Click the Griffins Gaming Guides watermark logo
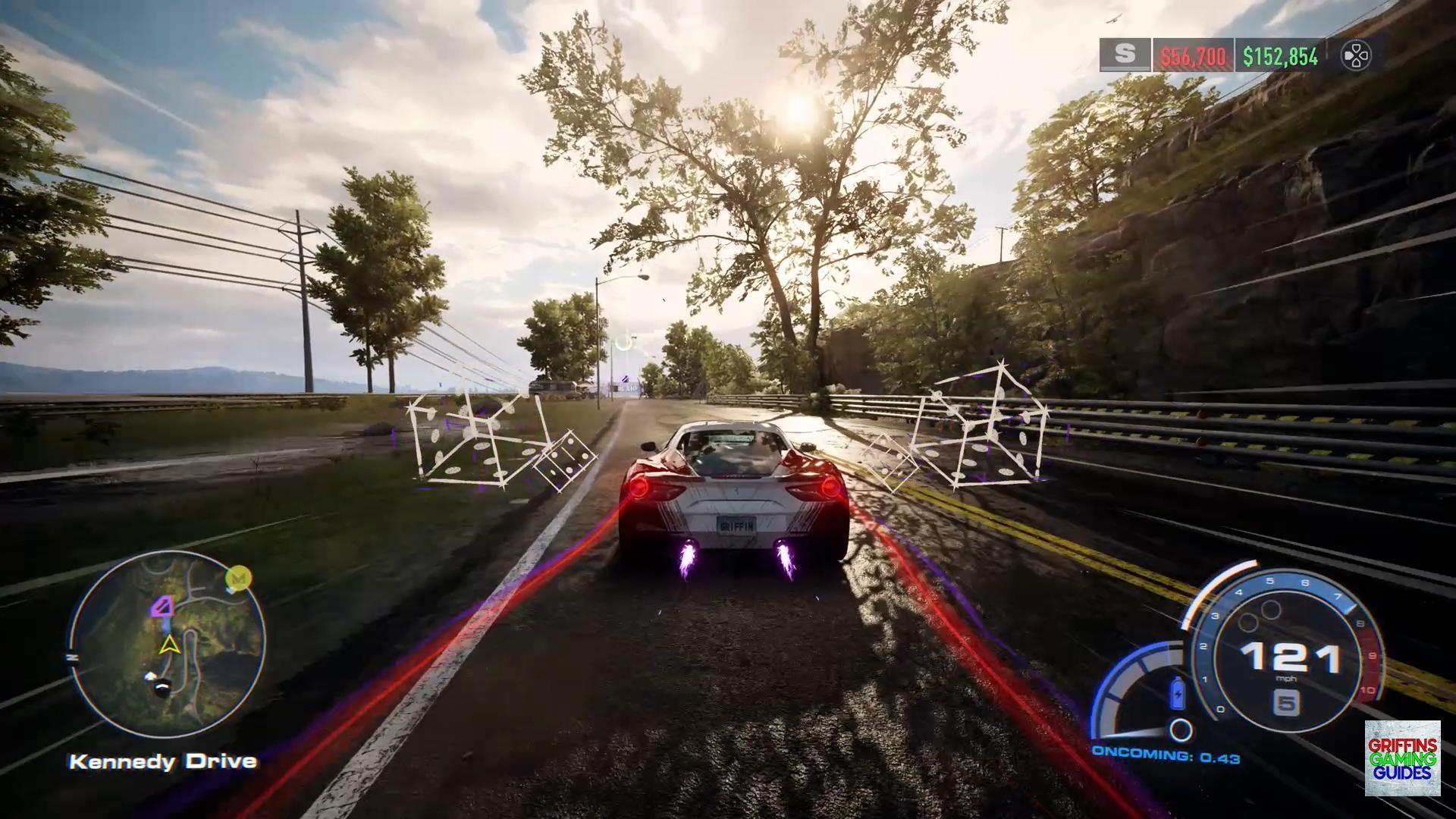 1402,758
